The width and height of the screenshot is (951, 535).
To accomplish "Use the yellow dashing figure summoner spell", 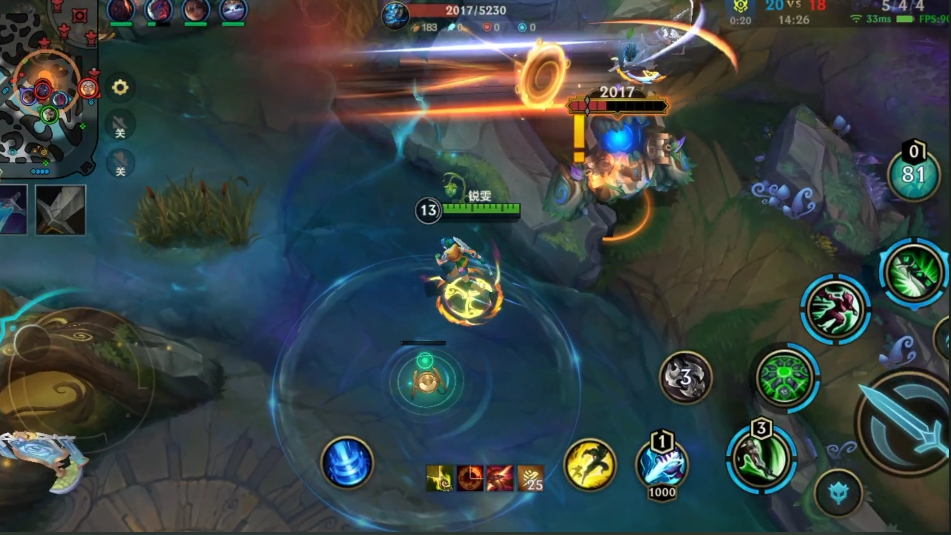I will point(590,465).
